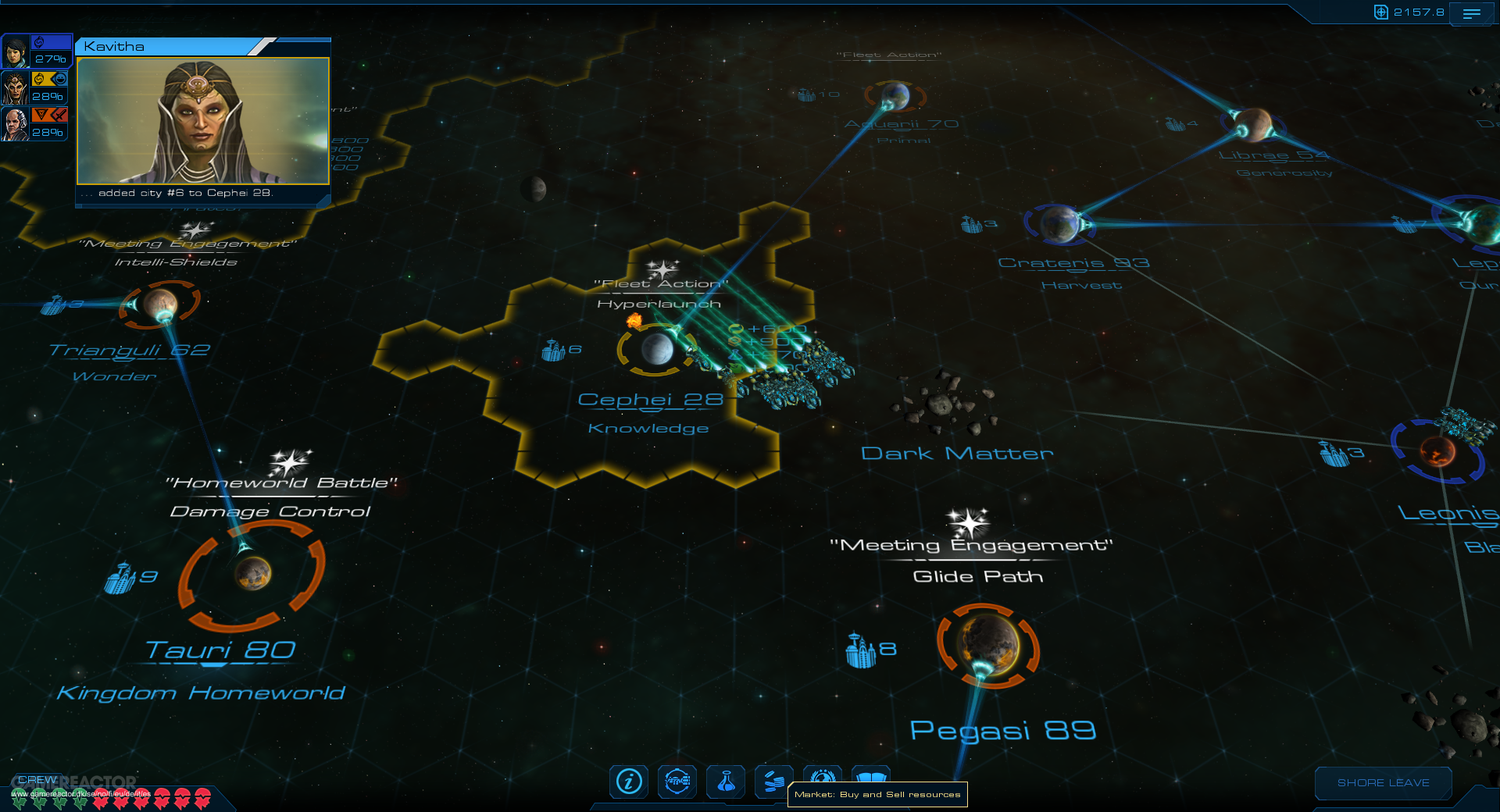This screenshot has width=1500, height=812.
Task: Open the Market to buy and sell resources
Action: pyautogui.click(x=774, y=782)
